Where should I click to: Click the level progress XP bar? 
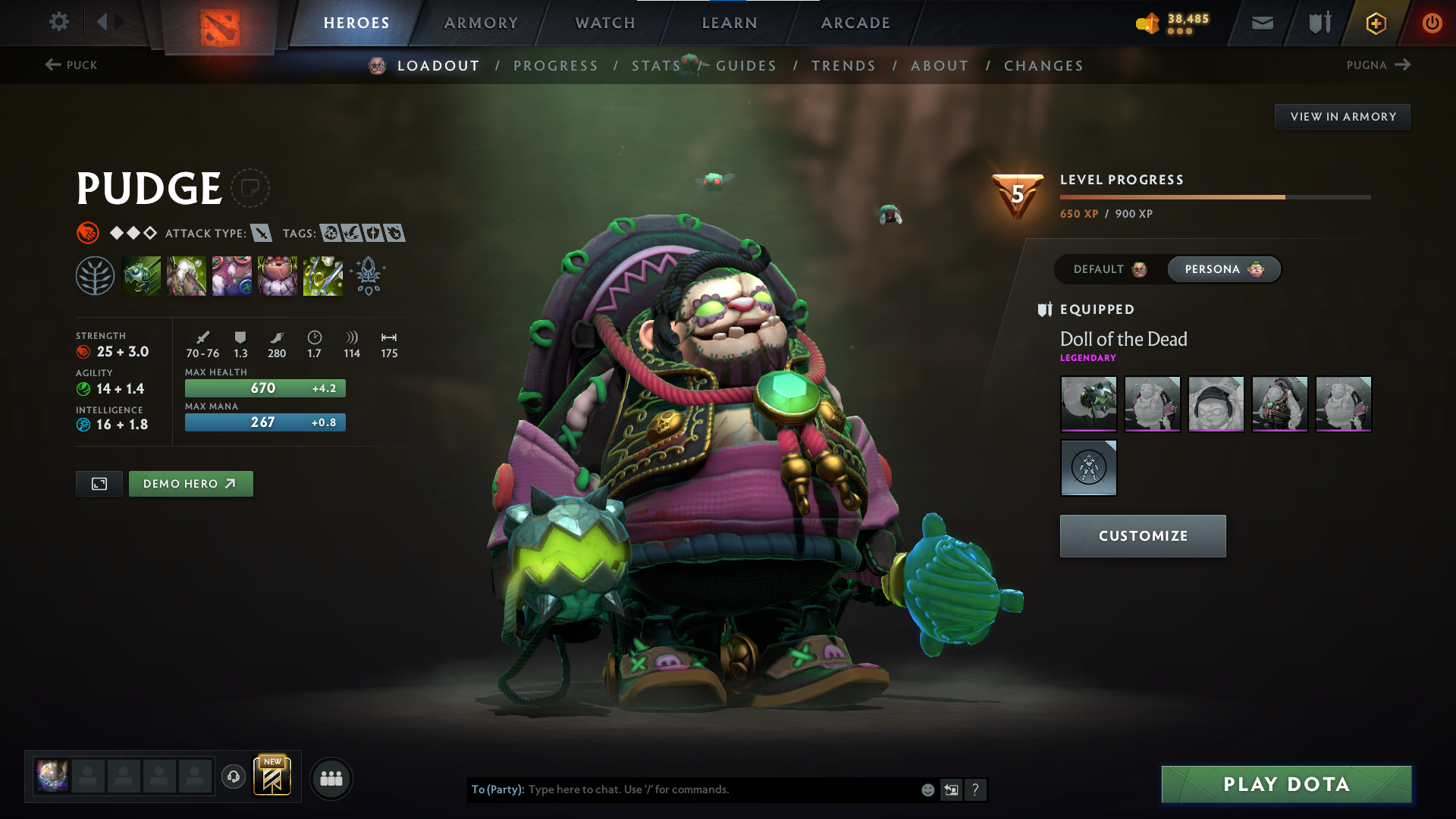click(1213, 196)
